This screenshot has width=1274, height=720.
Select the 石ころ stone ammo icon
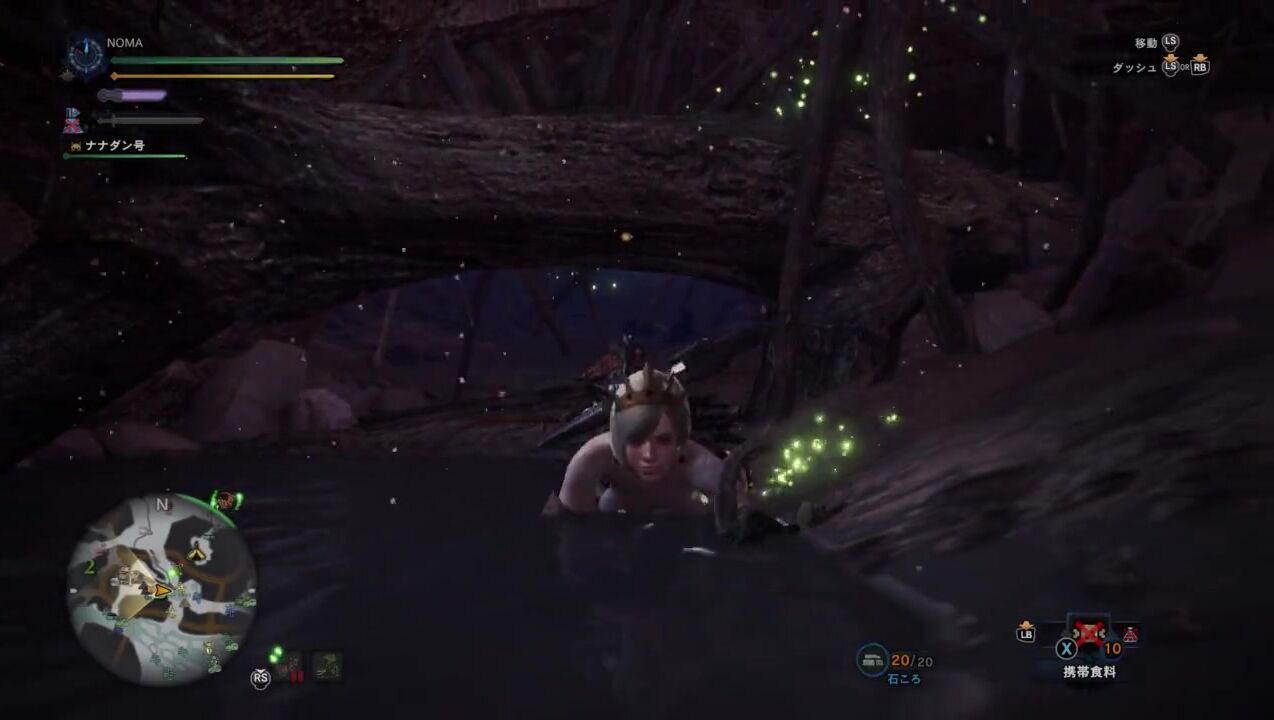872,659
